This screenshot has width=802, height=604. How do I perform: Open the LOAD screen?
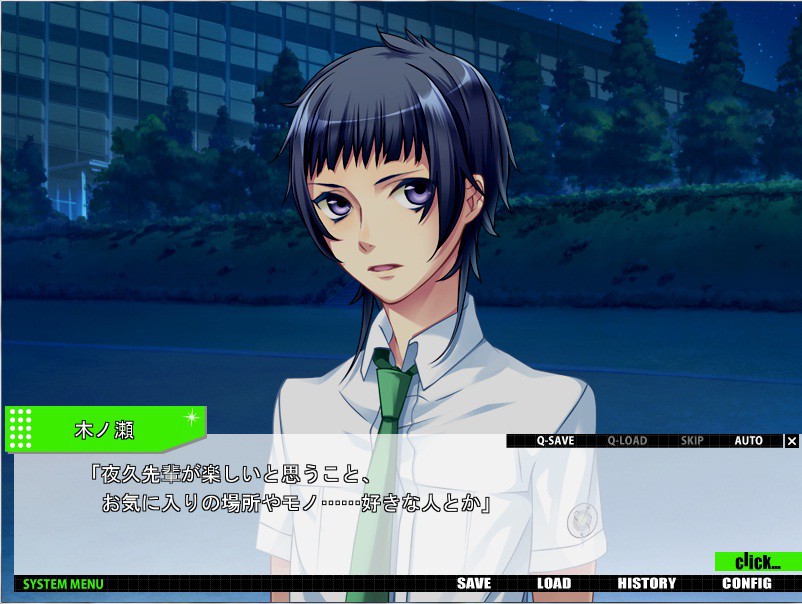pos(553,584)
